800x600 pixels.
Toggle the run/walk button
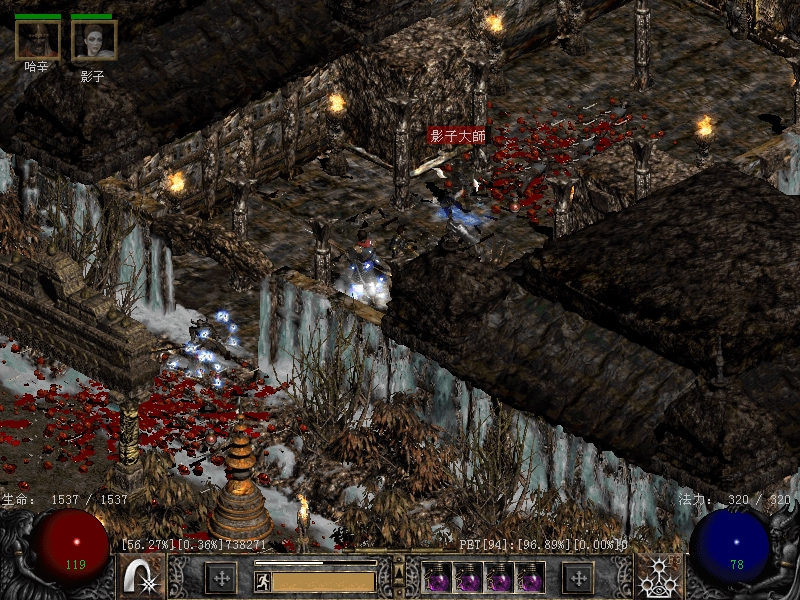[259, 579]
